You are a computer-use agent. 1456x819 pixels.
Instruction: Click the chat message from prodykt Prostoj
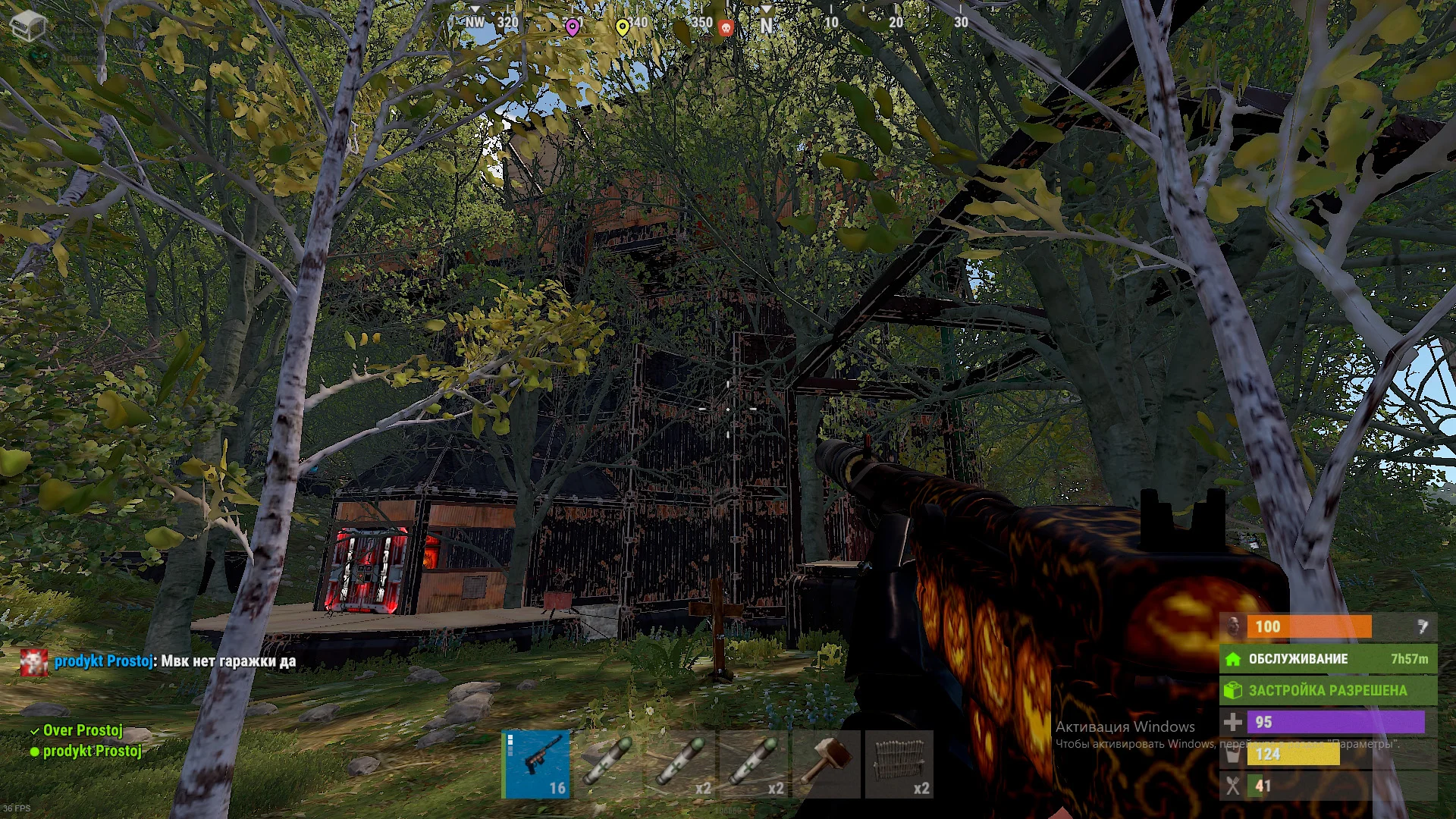pos(174,661)
